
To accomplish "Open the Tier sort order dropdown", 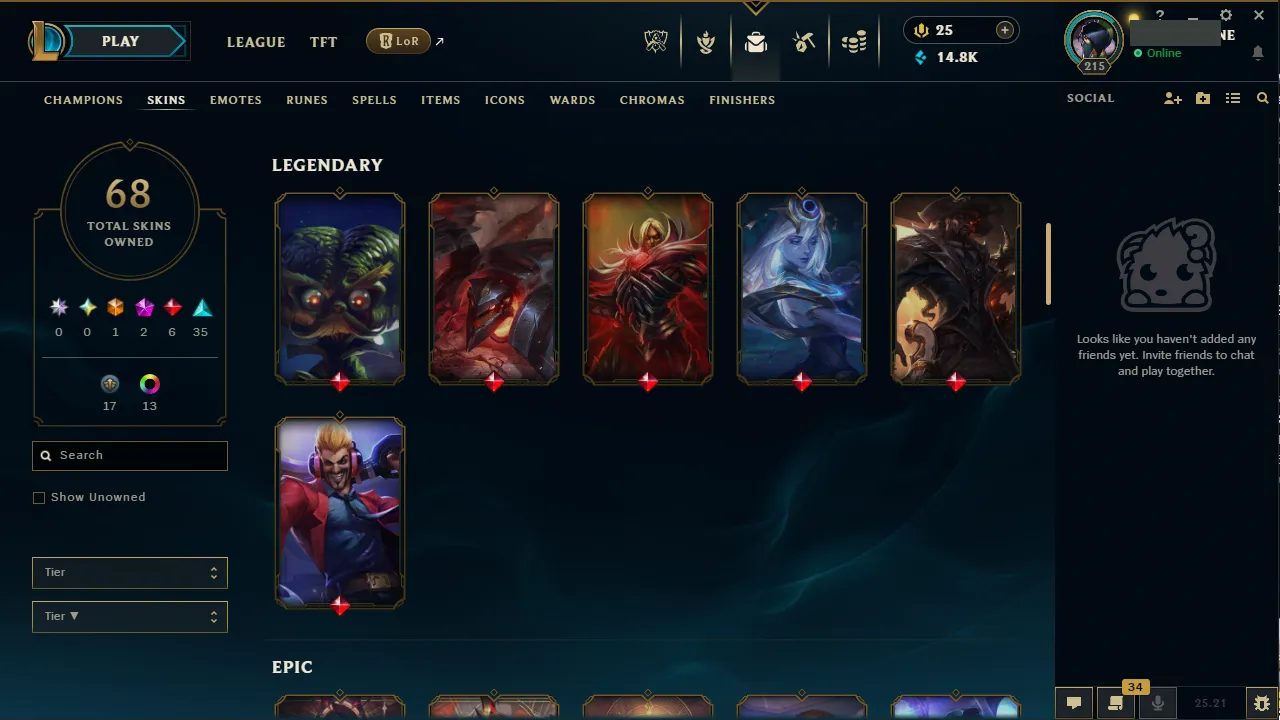I will click(129, 616).
